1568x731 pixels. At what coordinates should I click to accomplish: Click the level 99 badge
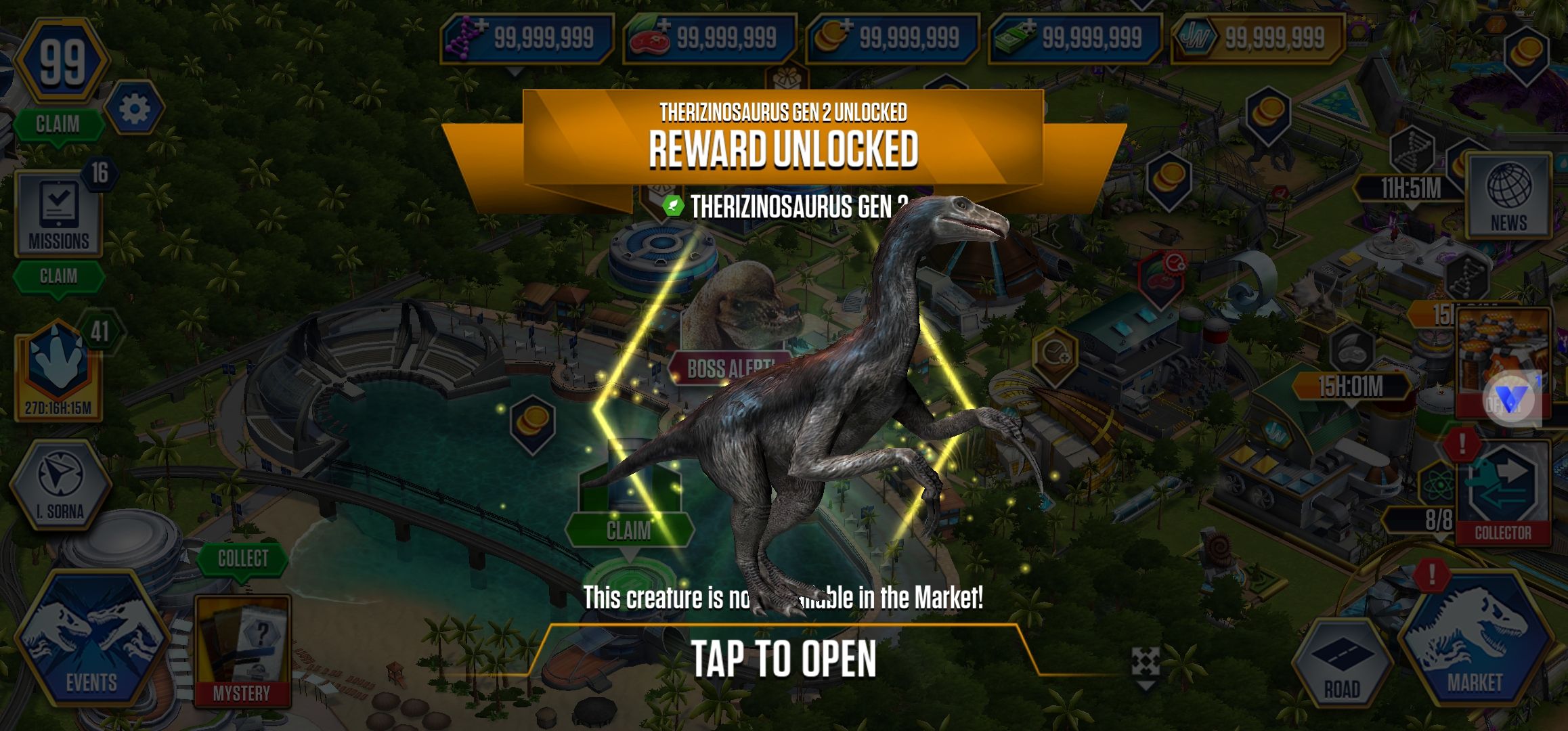tap(62, 63)
